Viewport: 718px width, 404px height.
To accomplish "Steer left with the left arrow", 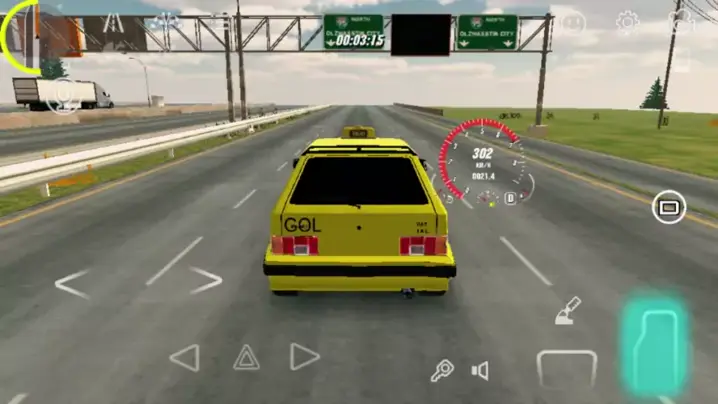I will (x=72, y=284).
